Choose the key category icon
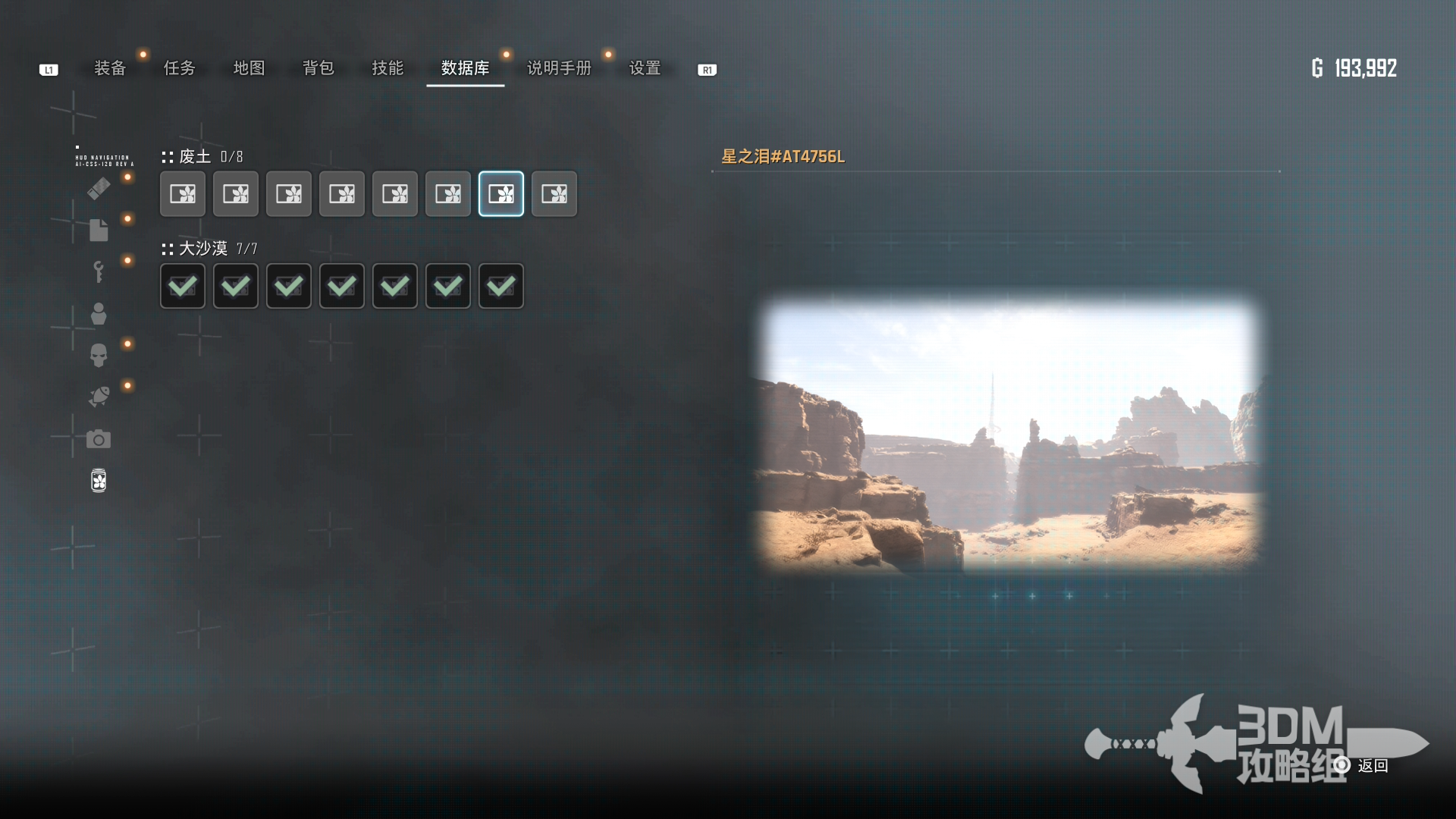The height and width of the screenshot is (819, 1456). (x=99, y=271)
